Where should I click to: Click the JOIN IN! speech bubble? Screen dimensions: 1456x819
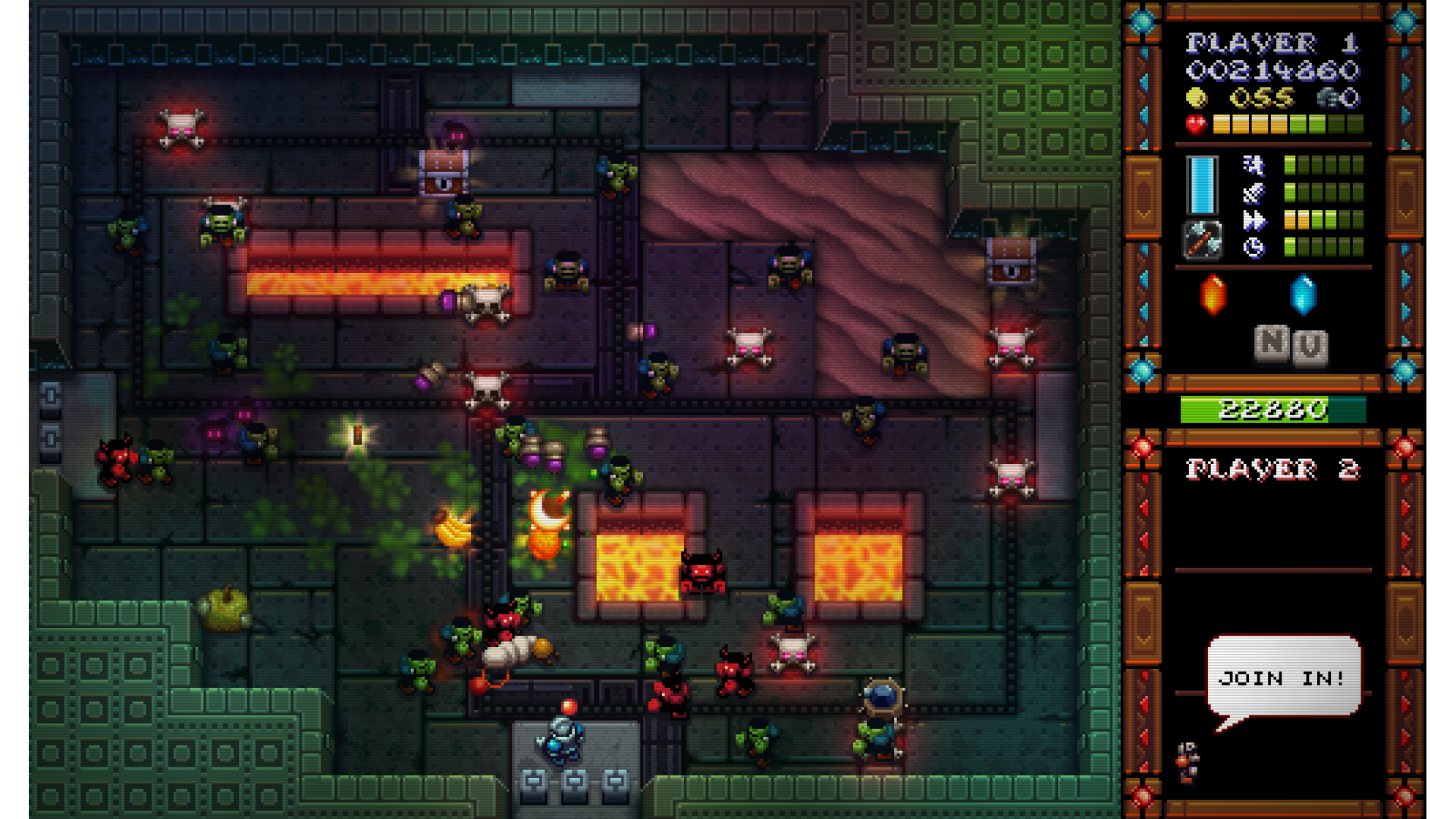[1283, 676]
